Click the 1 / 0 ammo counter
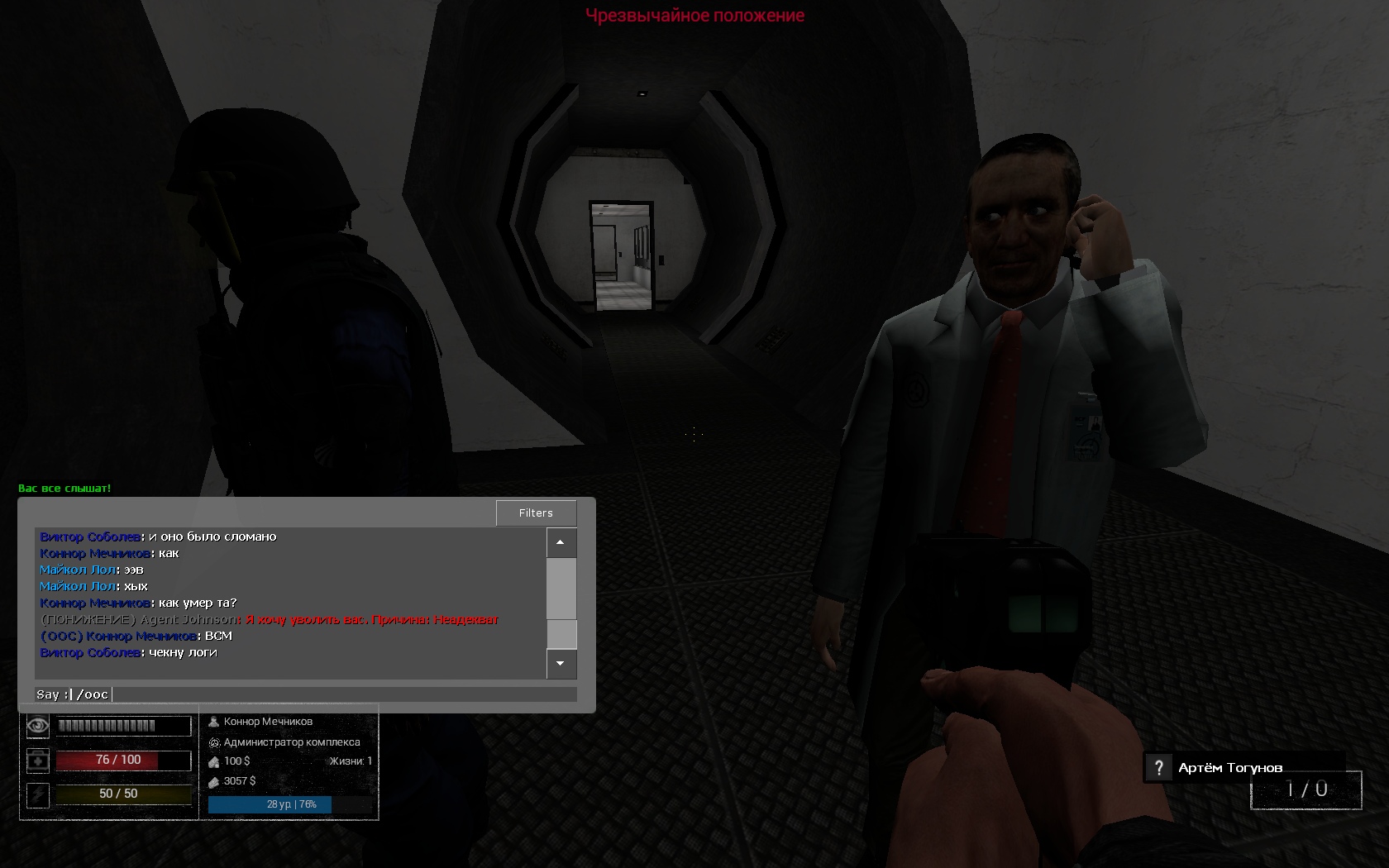 (1306, 789)
